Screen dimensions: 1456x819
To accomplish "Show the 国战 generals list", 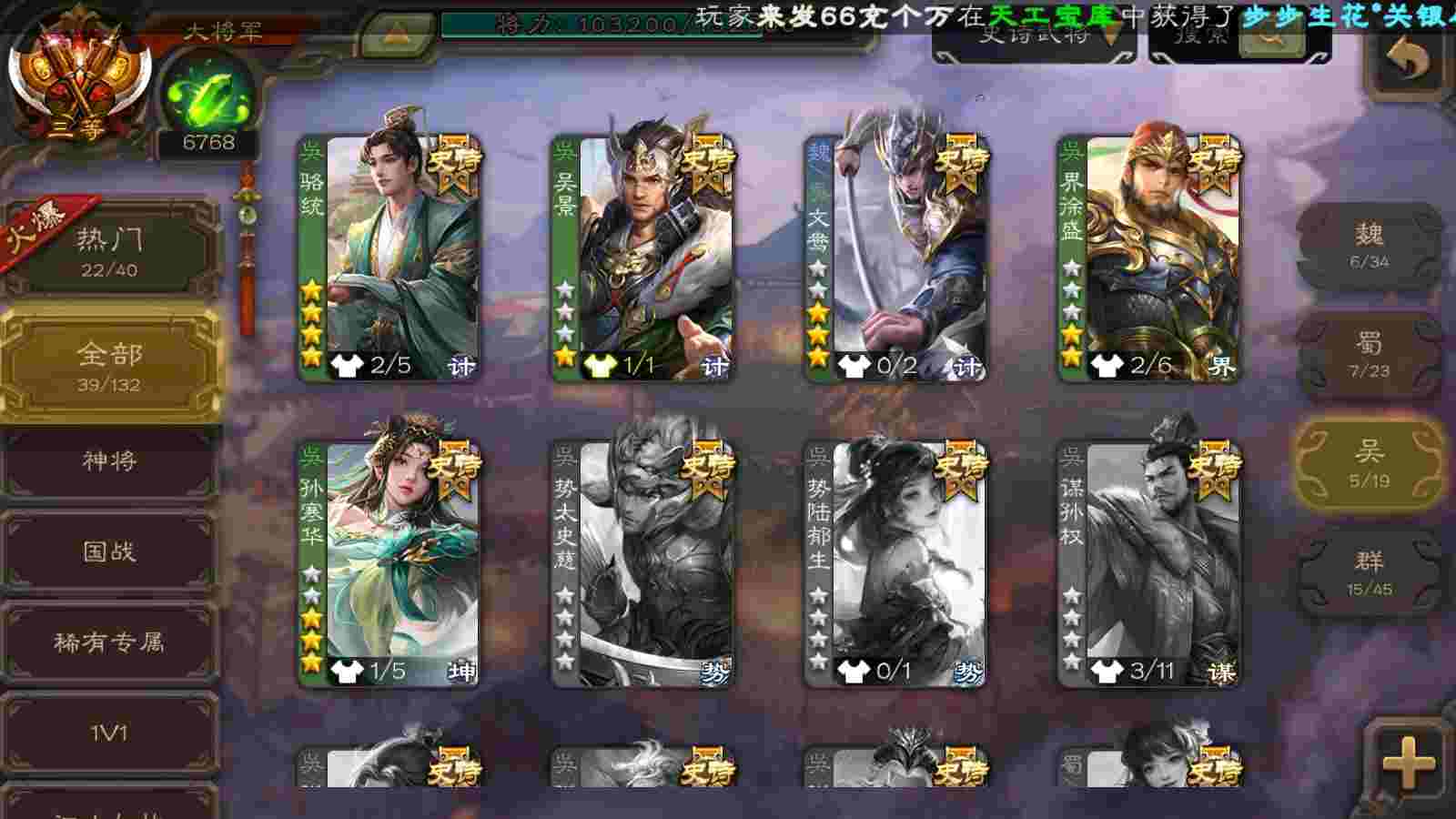I will (109, 551).
